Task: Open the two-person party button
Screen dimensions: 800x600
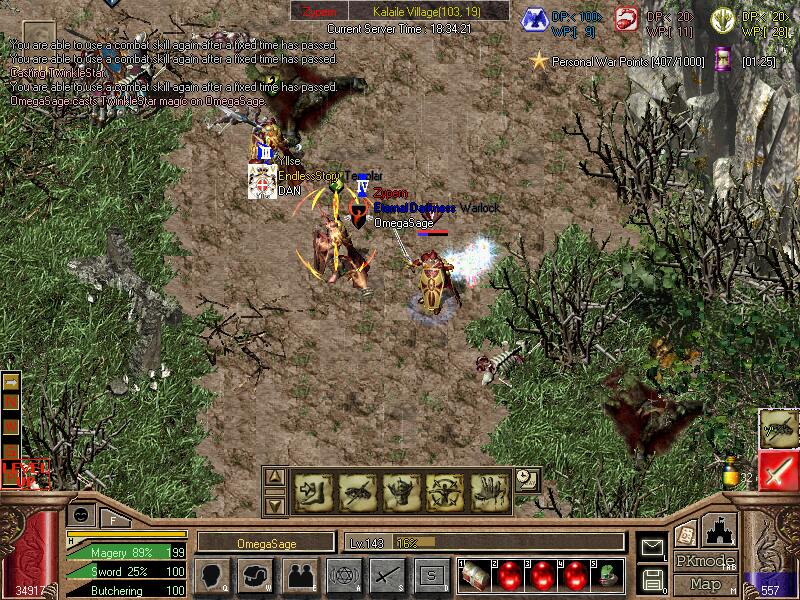Action: pyautogui.click(x=298, y=576)
